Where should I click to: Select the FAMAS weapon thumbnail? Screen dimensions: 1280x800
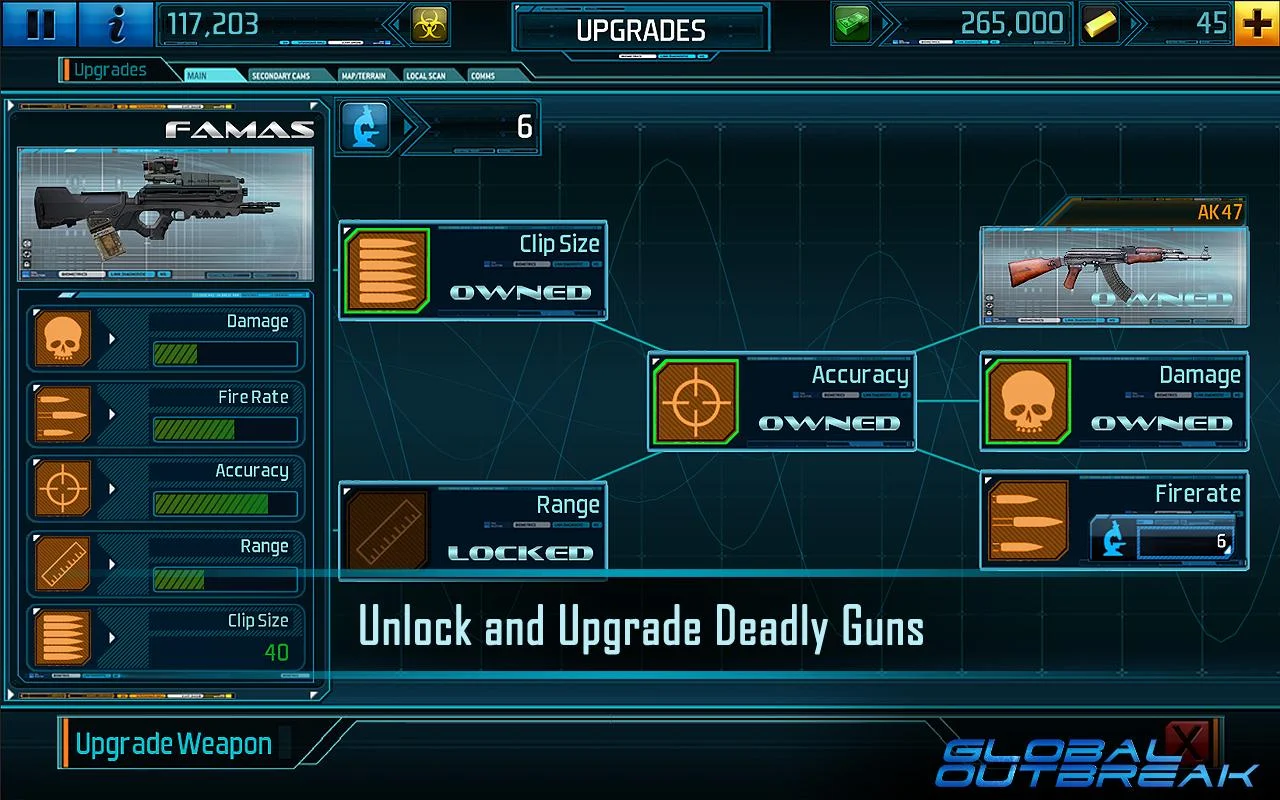pos(166,213)
